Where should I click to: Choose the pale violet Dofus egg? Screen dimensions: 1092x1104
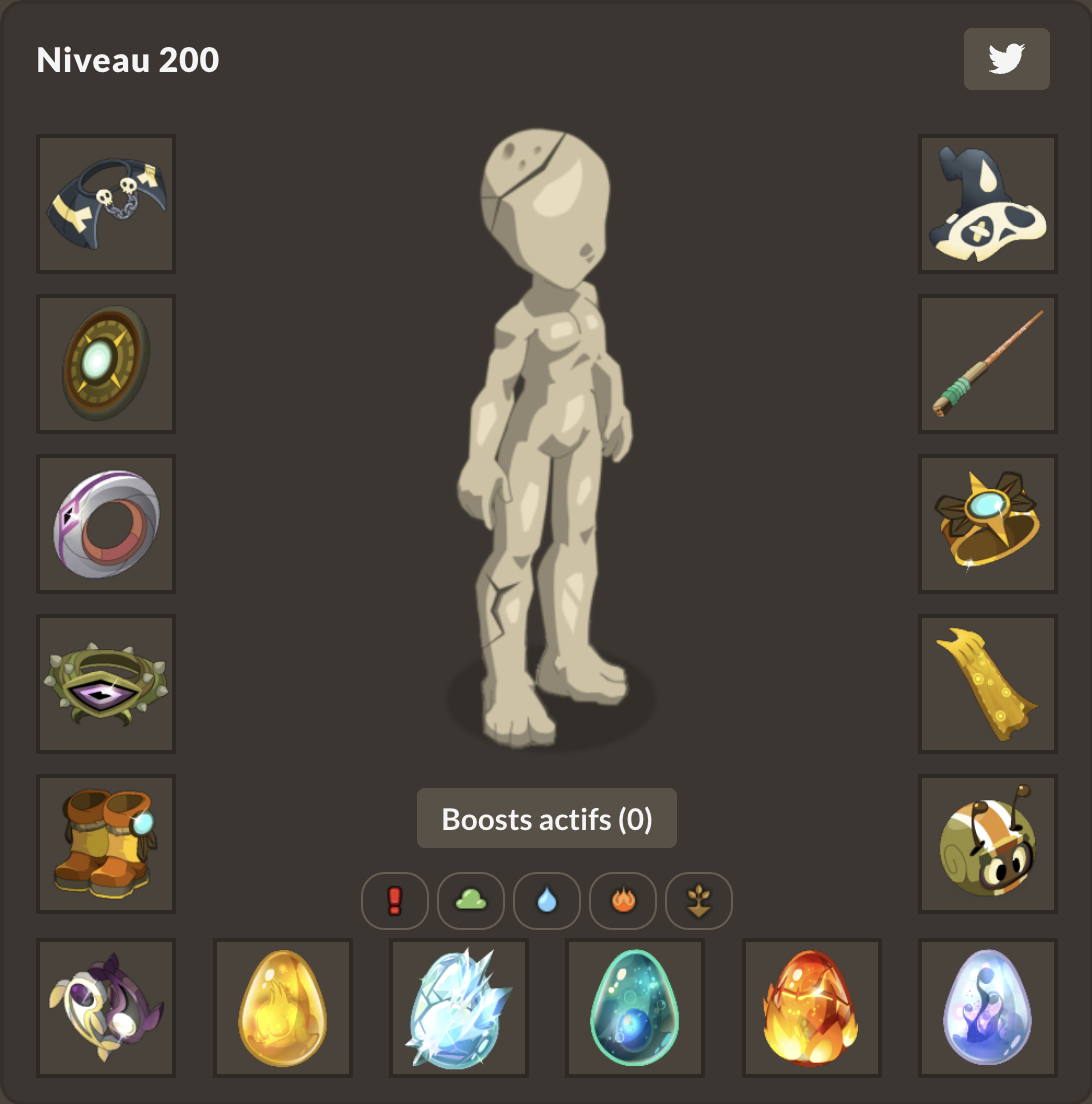coord(988,1008)
